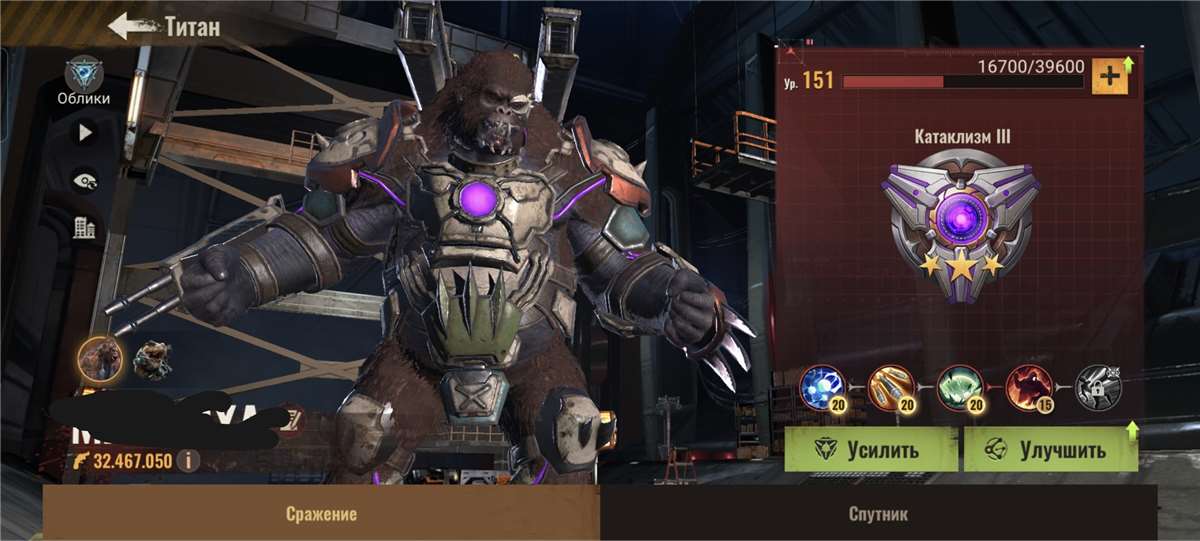Select the orange missiles skill icon

click(x=891, y=387)
